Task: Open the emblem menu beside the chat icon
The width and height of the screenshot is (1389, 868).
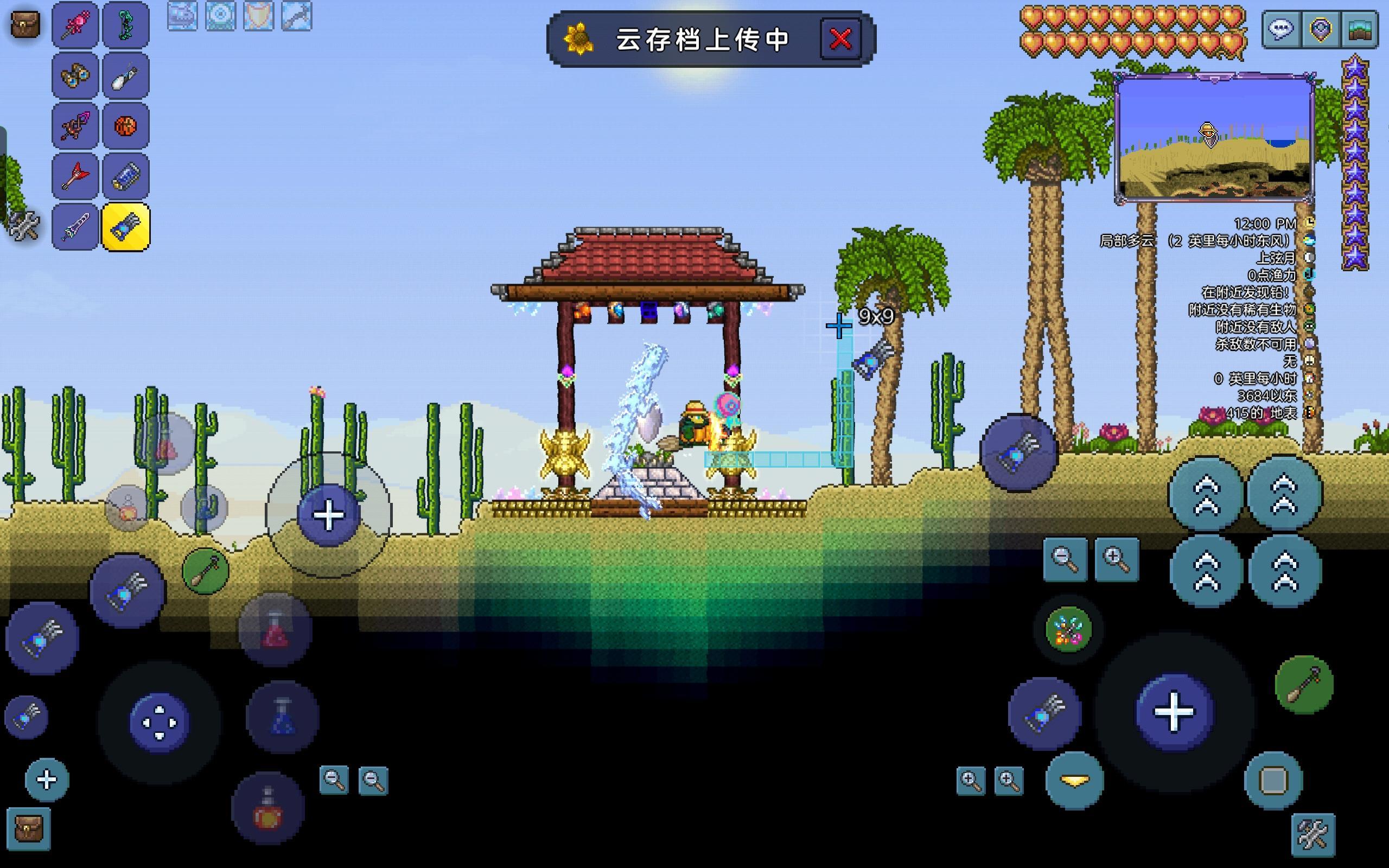Action: (x=1320, y=30)
